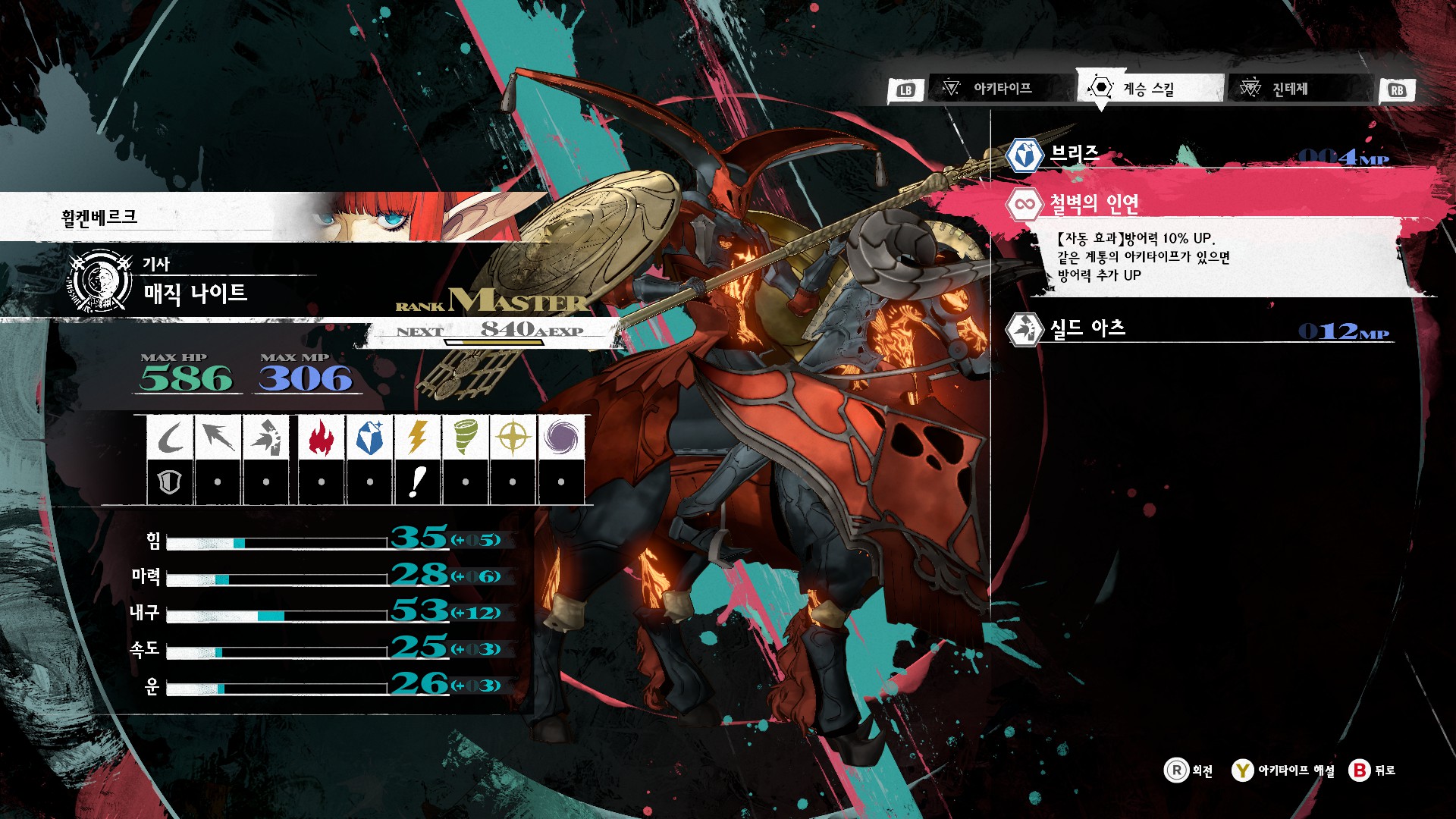Select the lightning bolt affinity icon
The image size is (1456, 819).
coord(417,438)
